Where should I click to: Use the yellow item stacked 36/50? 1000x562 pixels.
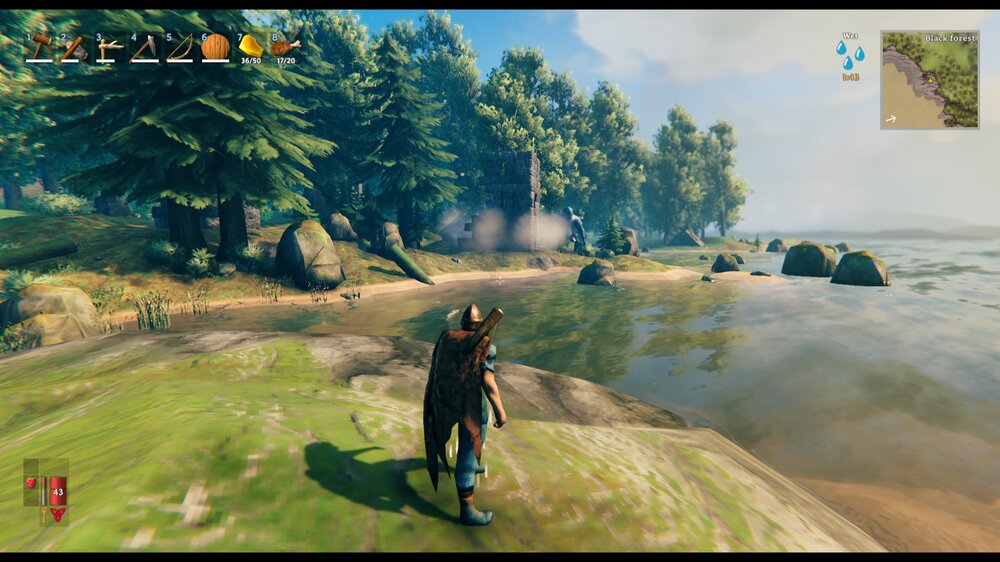coord(250,46)
